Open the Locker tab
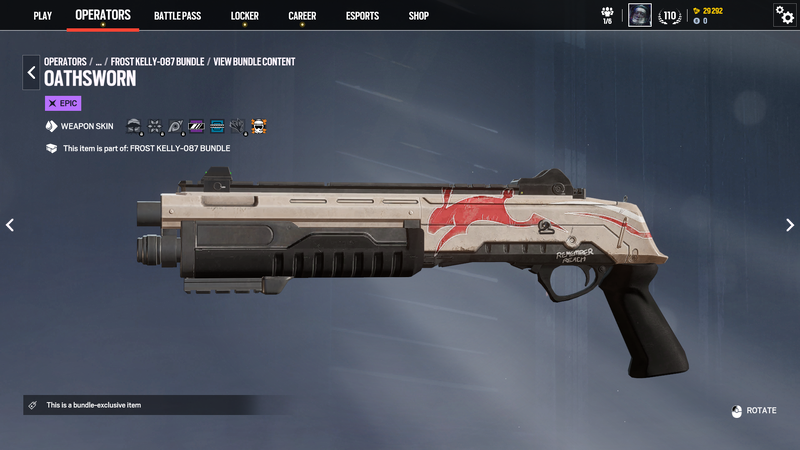Screen dimensions: 800x450 244,16
